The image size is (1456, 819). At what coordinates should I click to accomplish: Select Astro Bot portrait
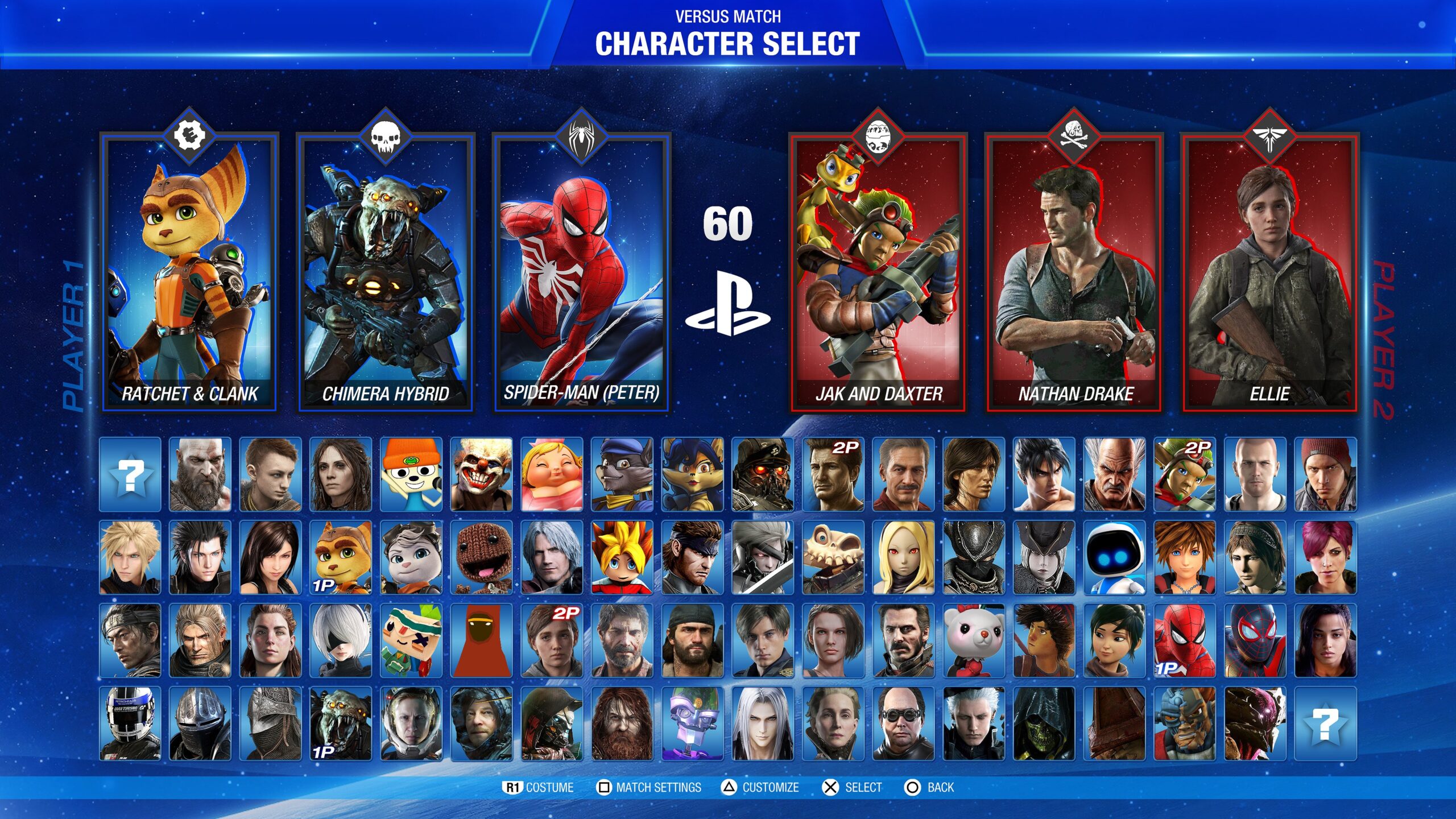(x=1114, y=557)
